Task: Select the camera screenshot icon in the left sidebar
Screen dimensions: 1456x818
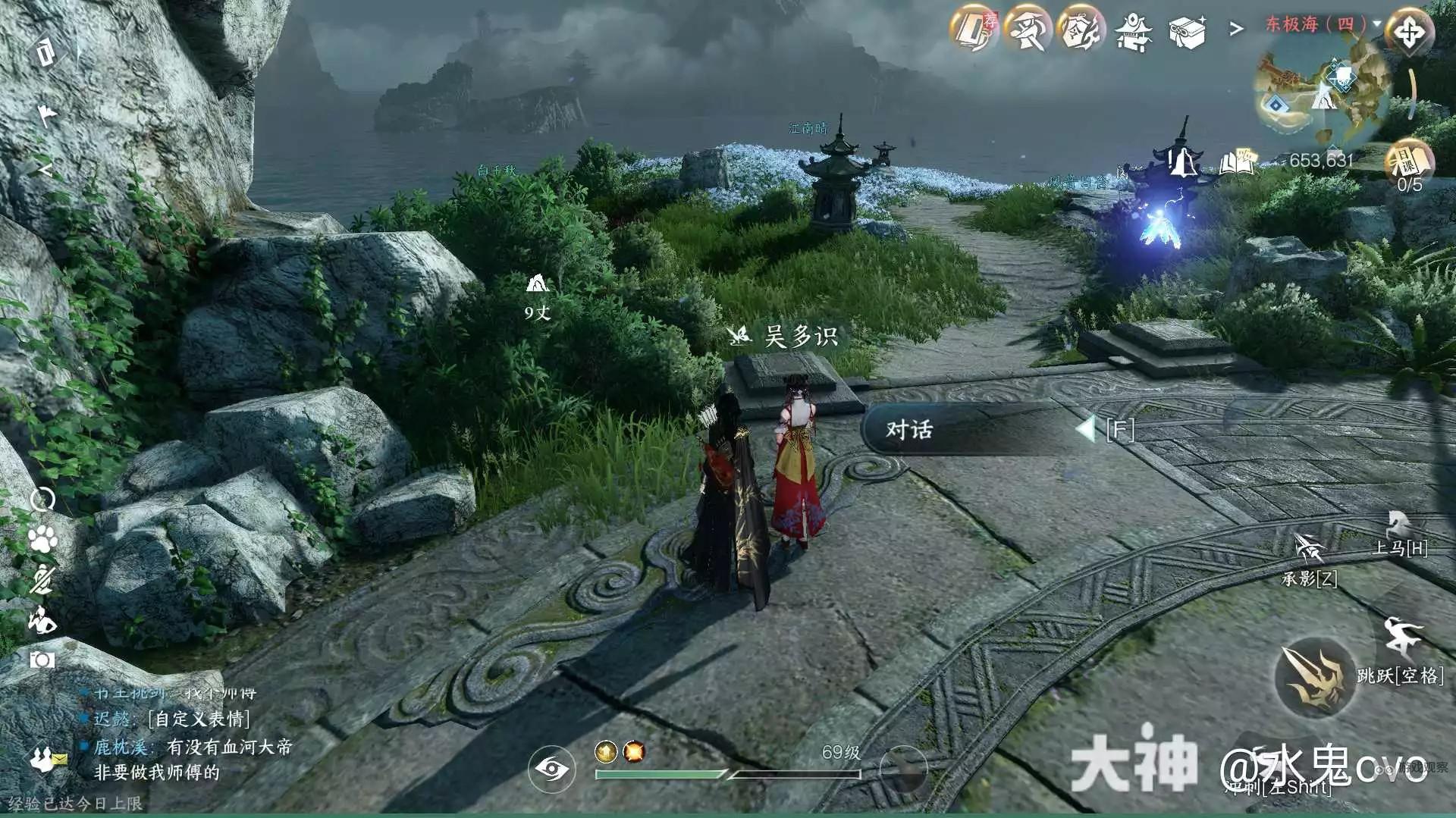Action: pyautogui.click(x=42, y=660)
